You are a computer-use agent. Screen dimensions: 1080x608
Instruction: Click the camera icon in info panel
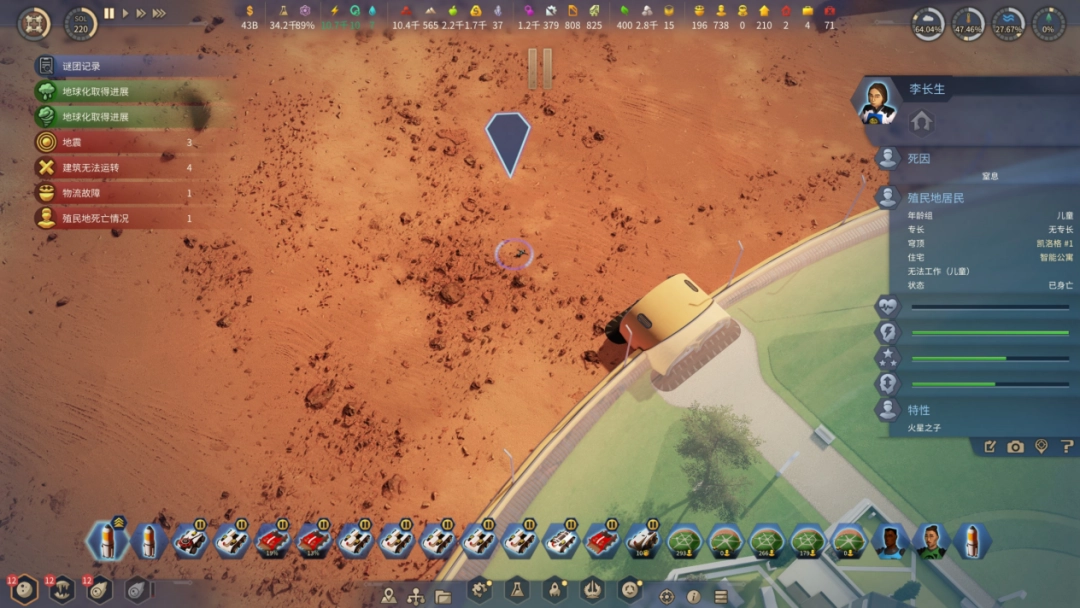1016,447
